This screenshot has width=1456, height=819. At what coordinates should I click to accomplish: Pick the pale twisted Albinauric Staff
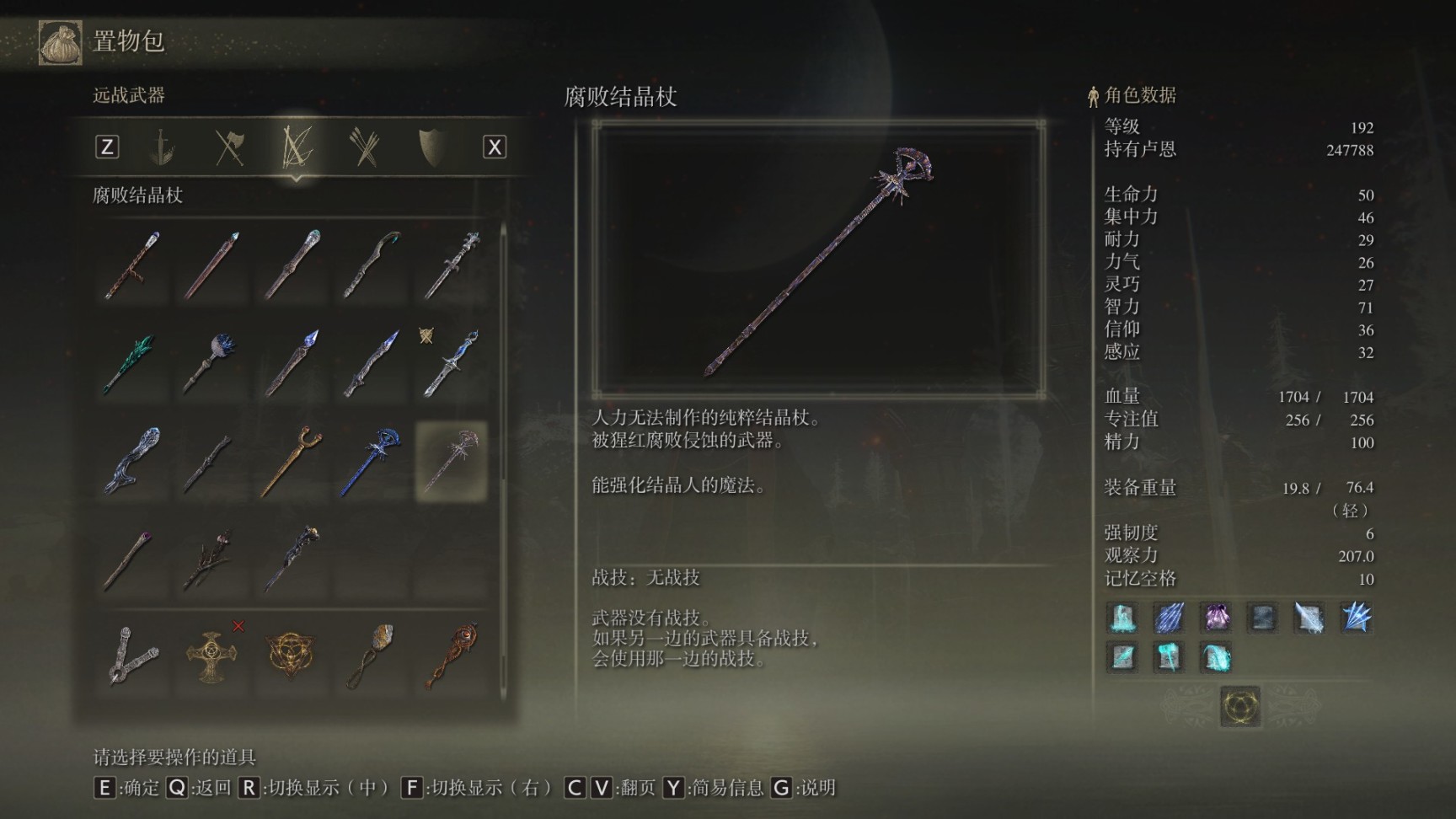click(x=131, y=460)
